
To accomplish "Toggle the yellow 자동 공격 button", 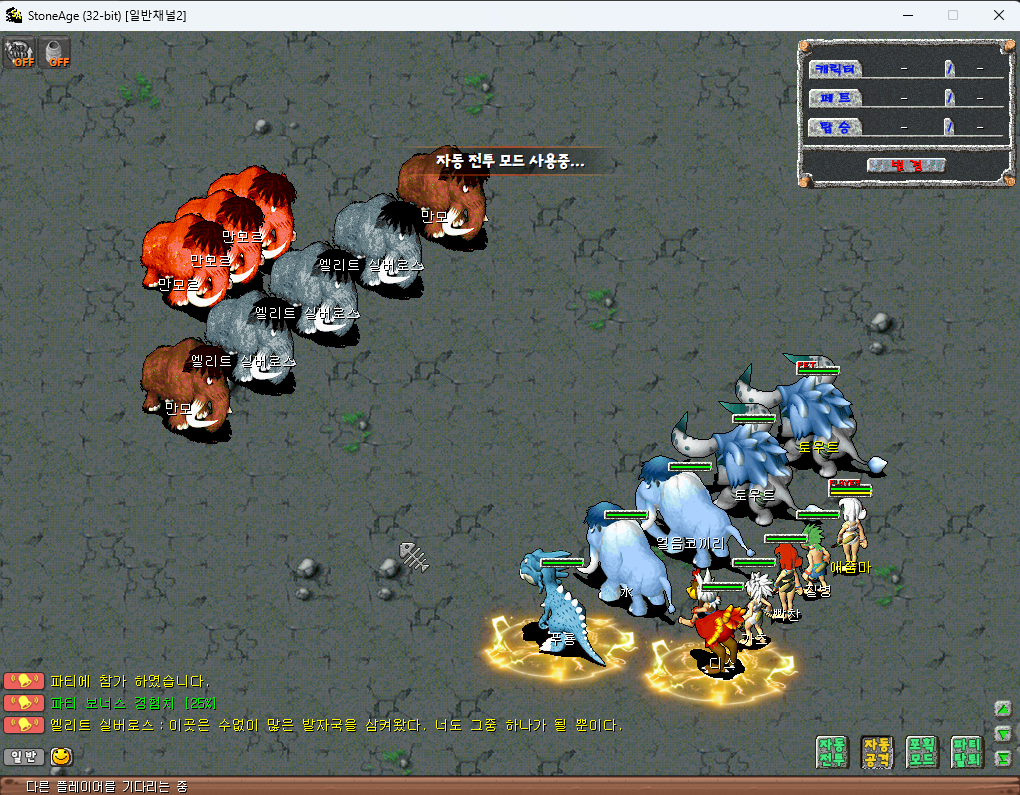I will [877, 752].
